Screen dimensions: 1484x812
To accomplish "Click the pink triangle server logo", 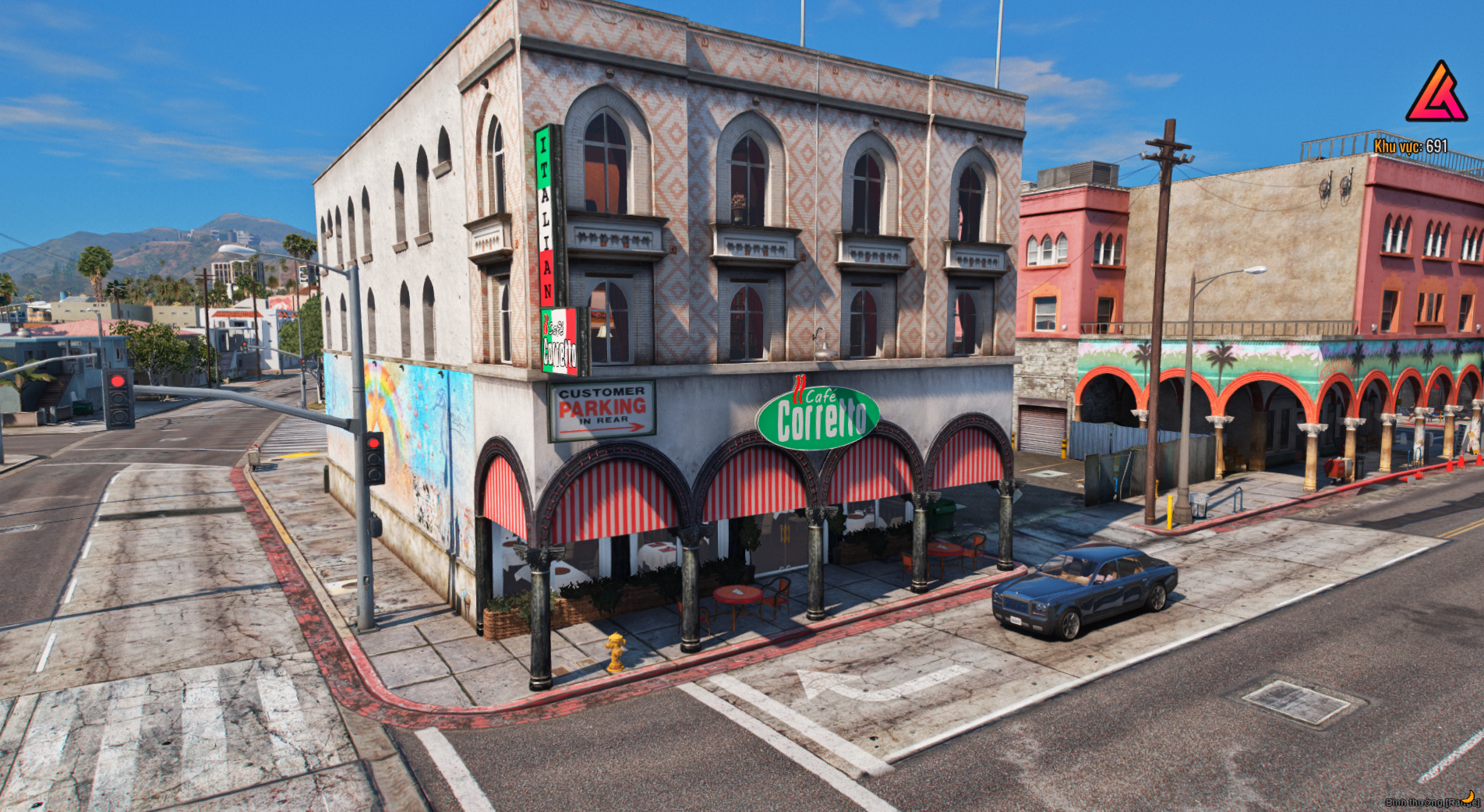I will coord(1436,94).
